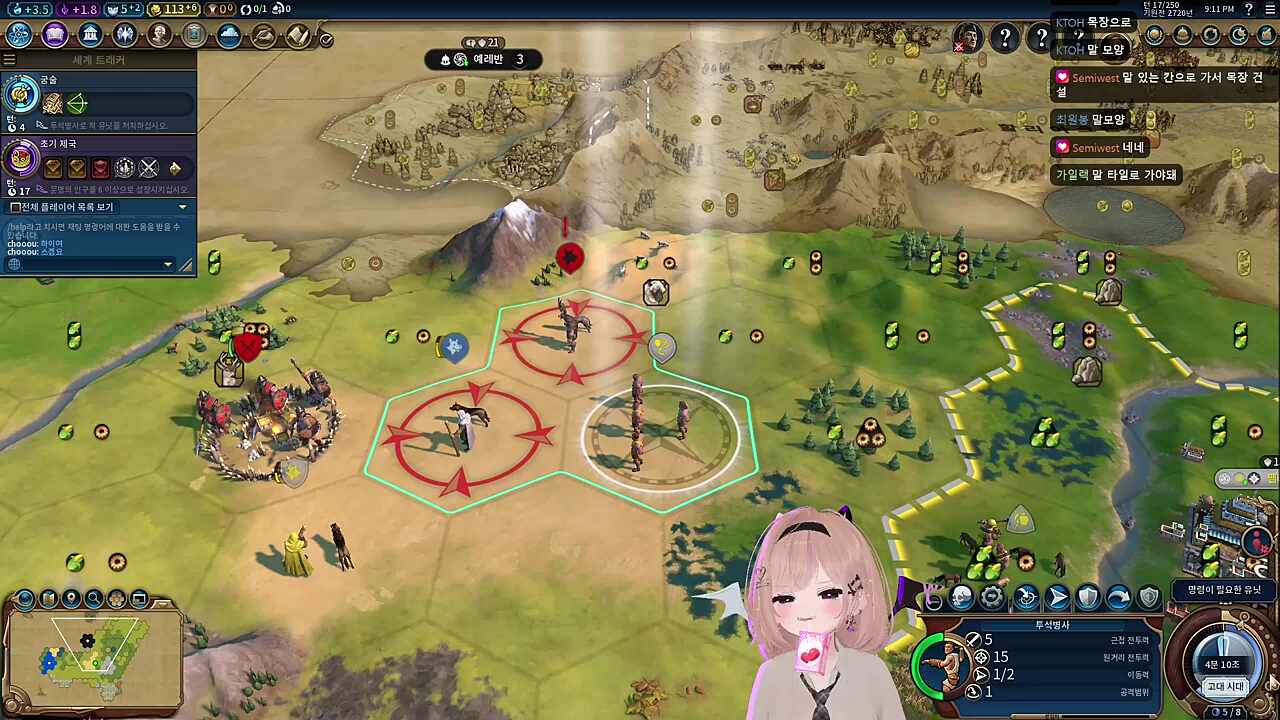Open the great people bust icon

(x=160, y=35)
